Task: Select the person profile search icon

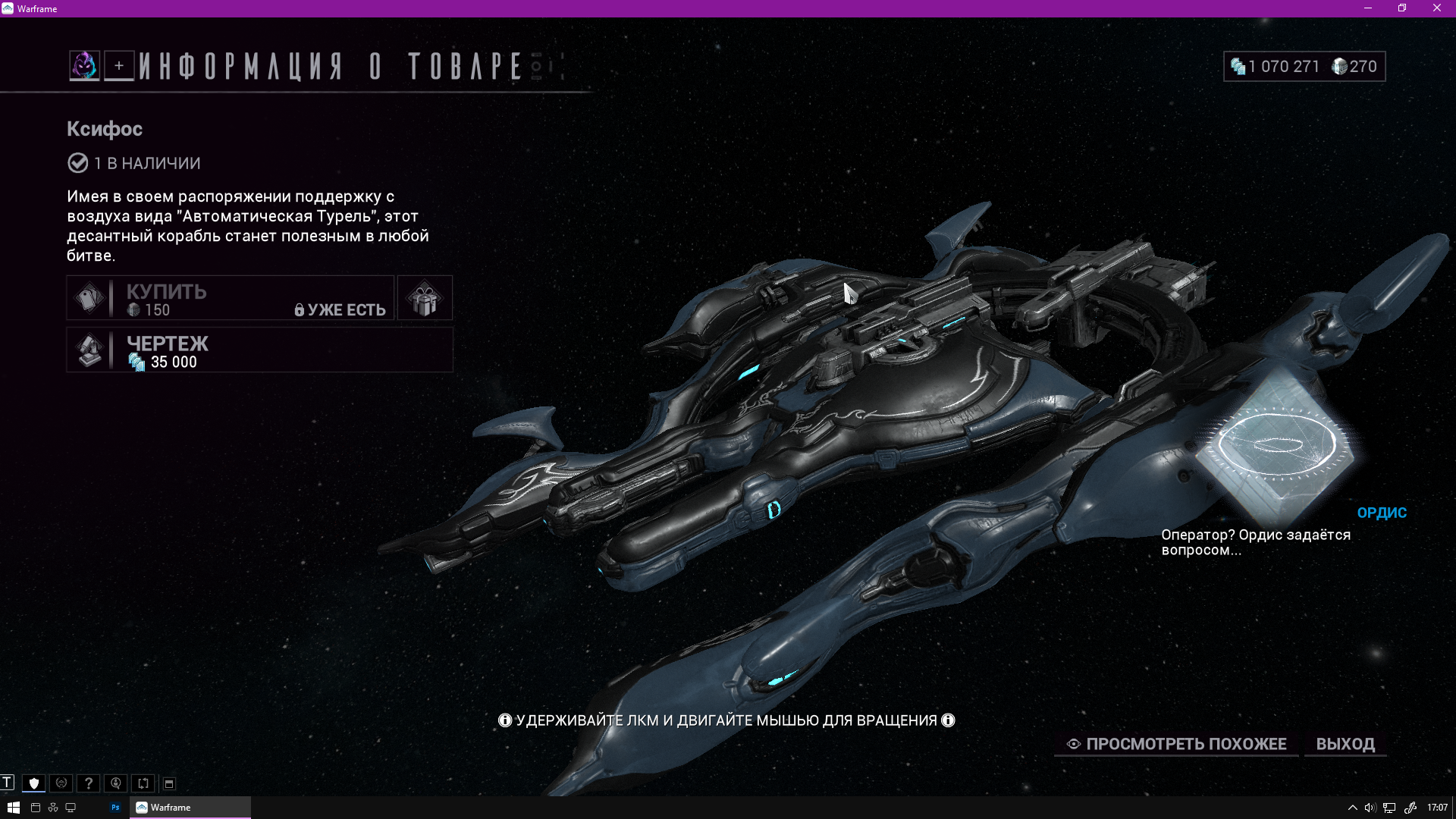Action: 116,783
